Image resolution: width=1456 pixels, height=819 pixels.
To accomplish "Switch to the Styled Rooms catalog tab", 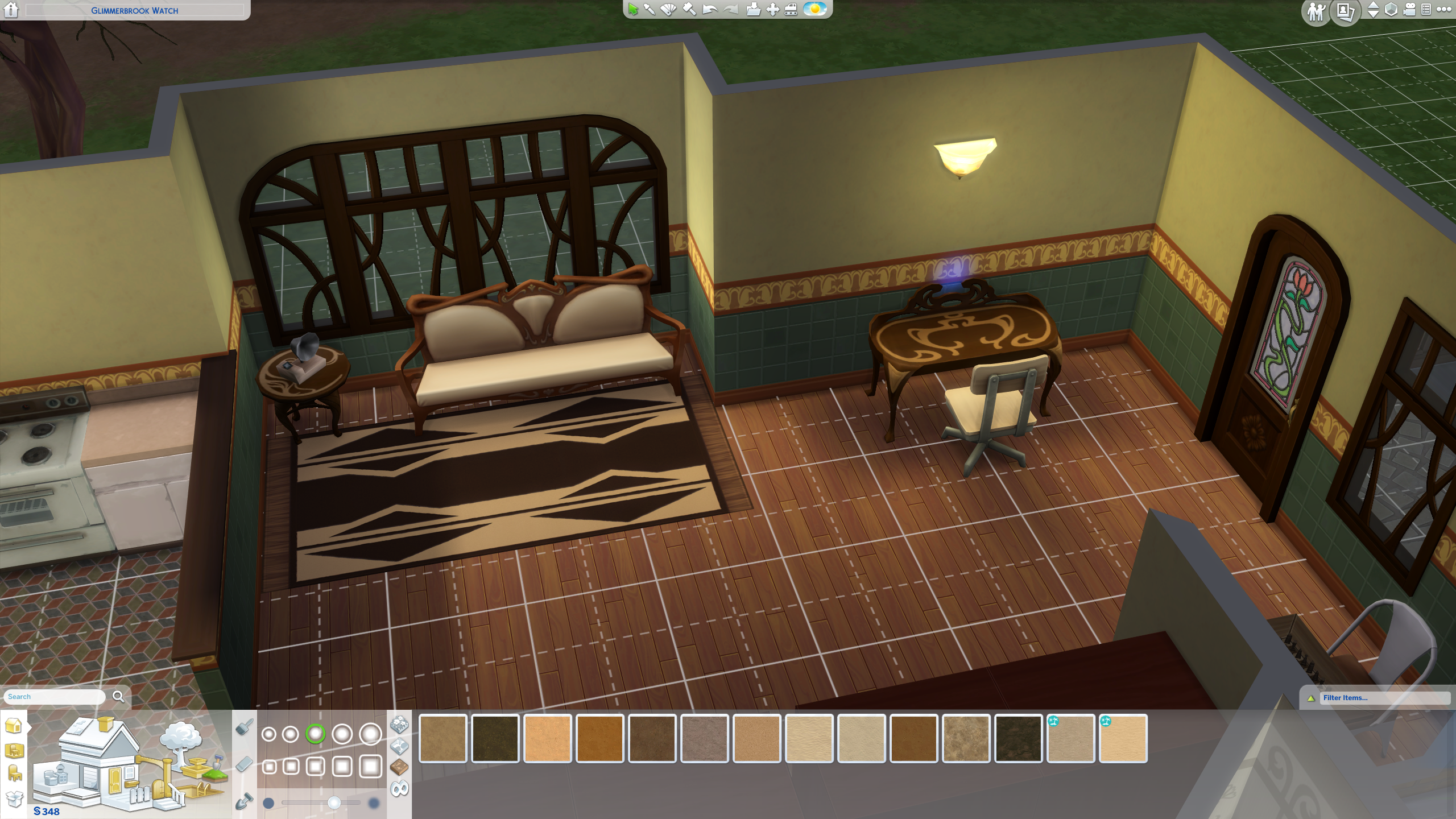I will point(14,750).
